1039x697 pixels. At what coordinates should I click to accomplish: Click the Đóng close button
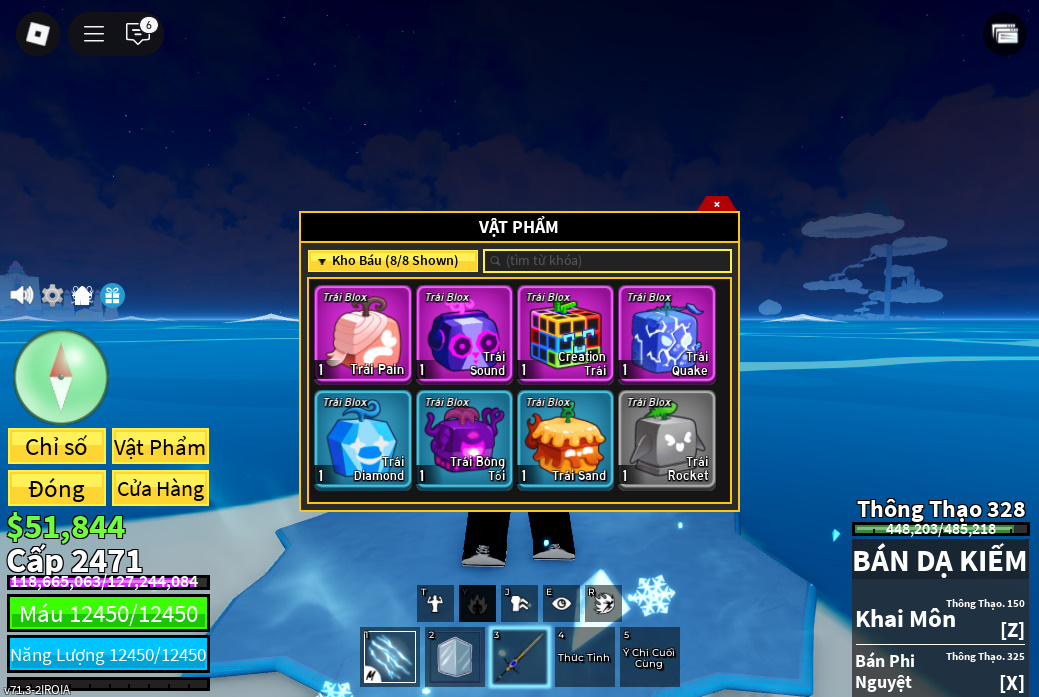[56, 488]
